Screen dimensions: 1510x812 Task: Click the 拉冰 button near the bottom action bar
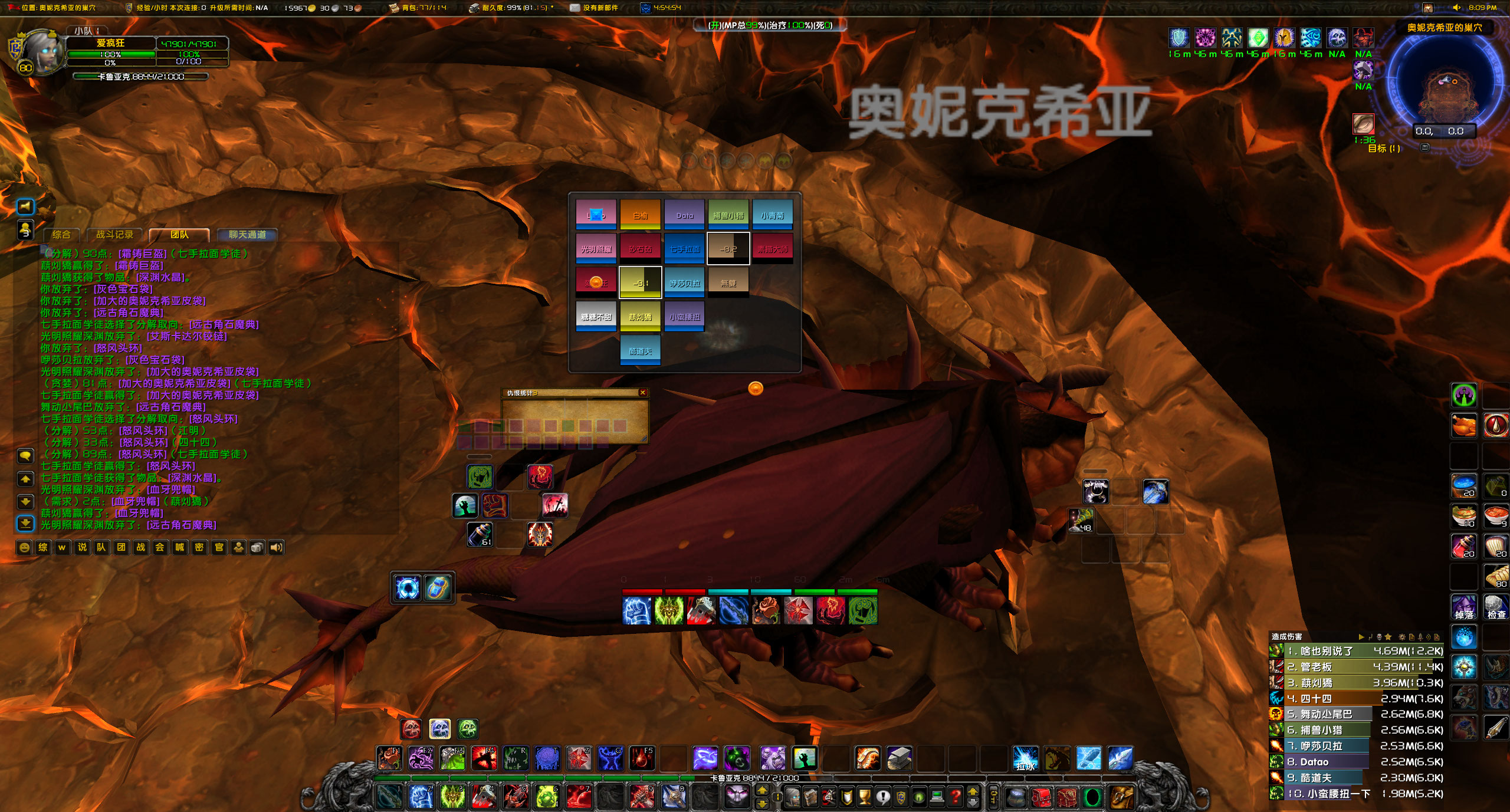pyautogui.click(x=1025, y=758)
